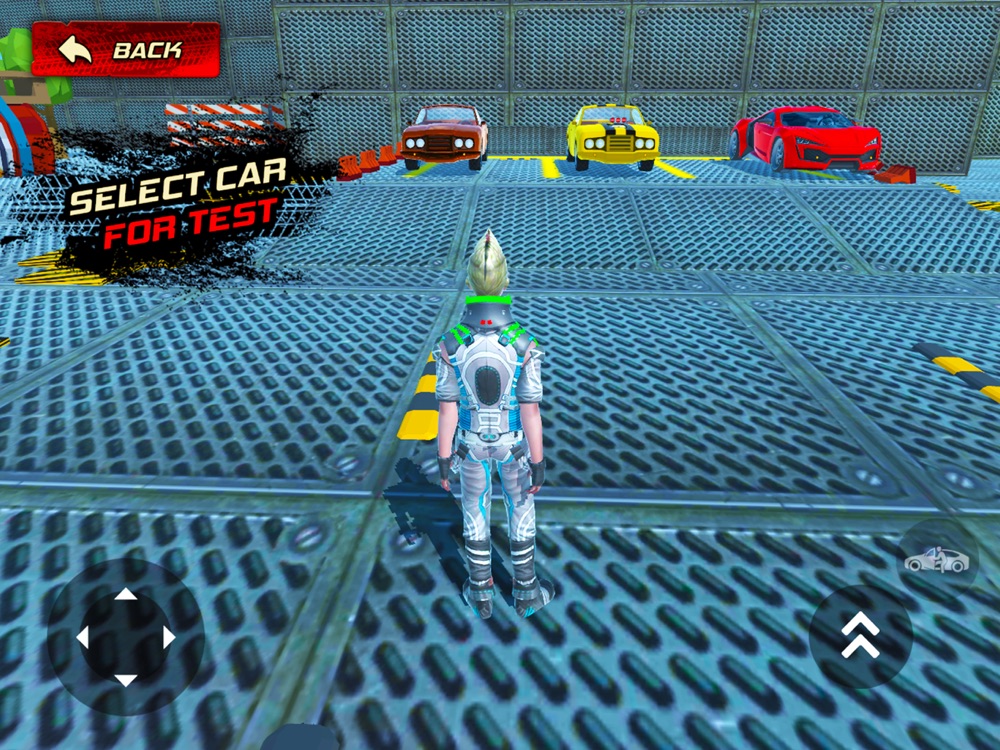The width and height of the screenshot is (1000, 750).
Task: Tap the left arrow on the movement pad
Action: pyautogui.click(x=84, y=637)
